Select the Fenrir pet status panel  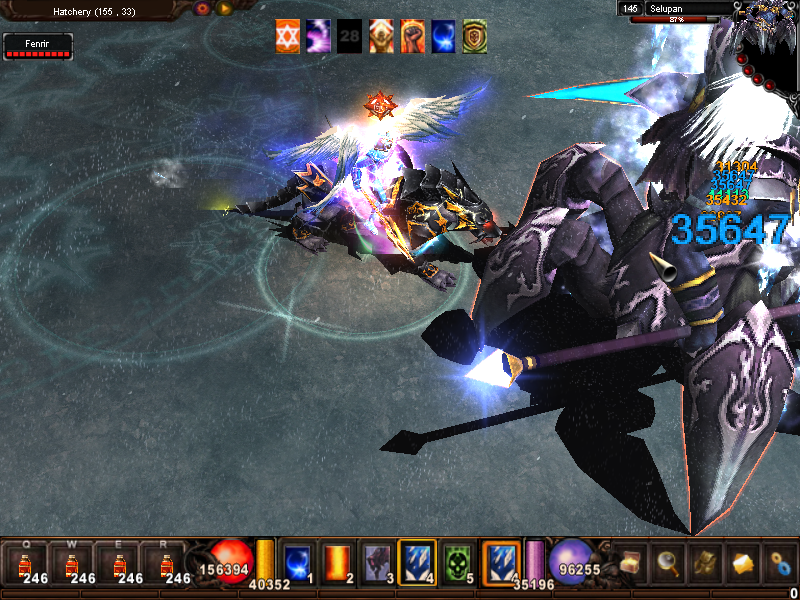tap(38, 46)
